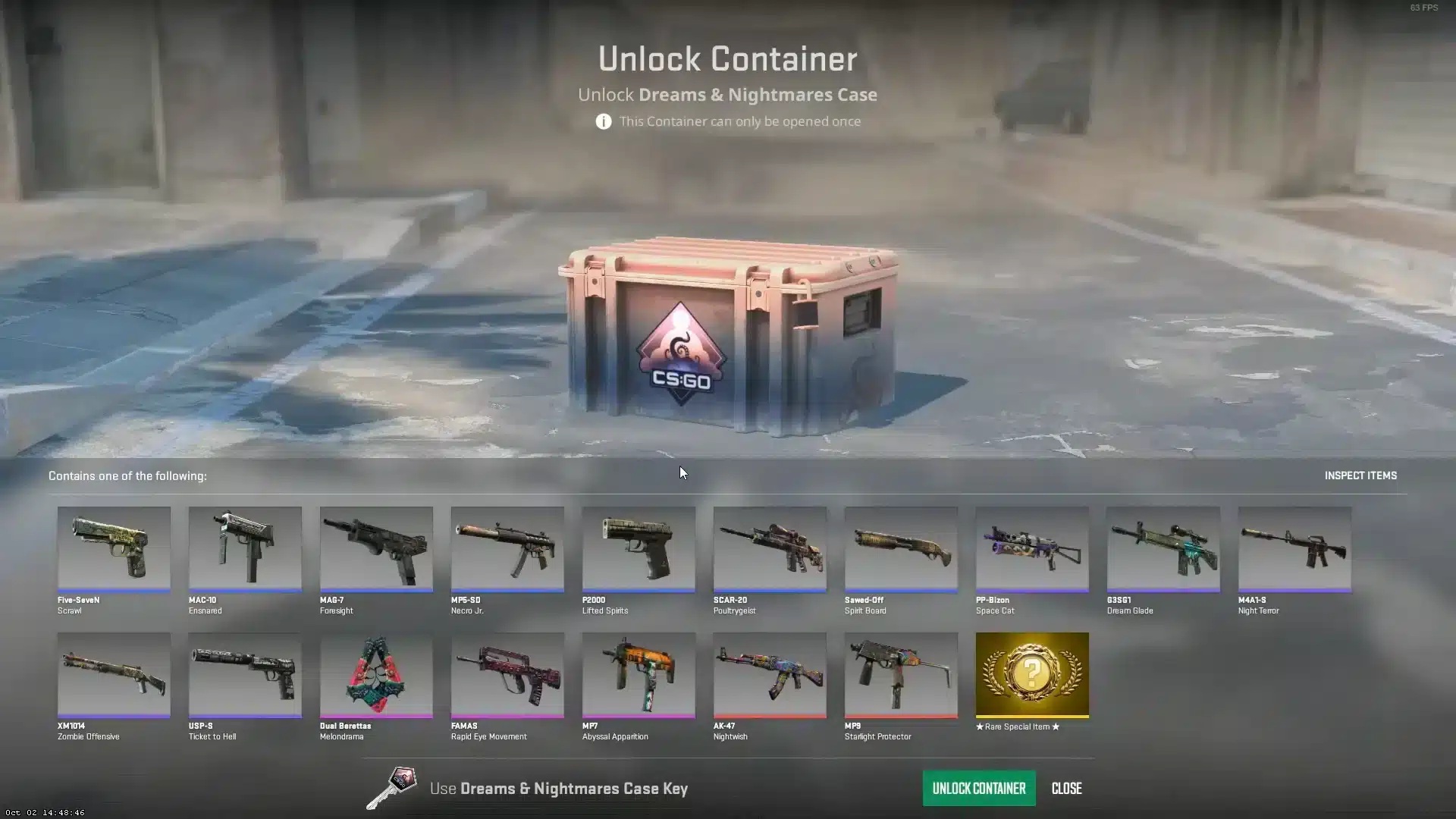
Task: Select the P2000 Lifted Spirits skin
Action: 639,549
